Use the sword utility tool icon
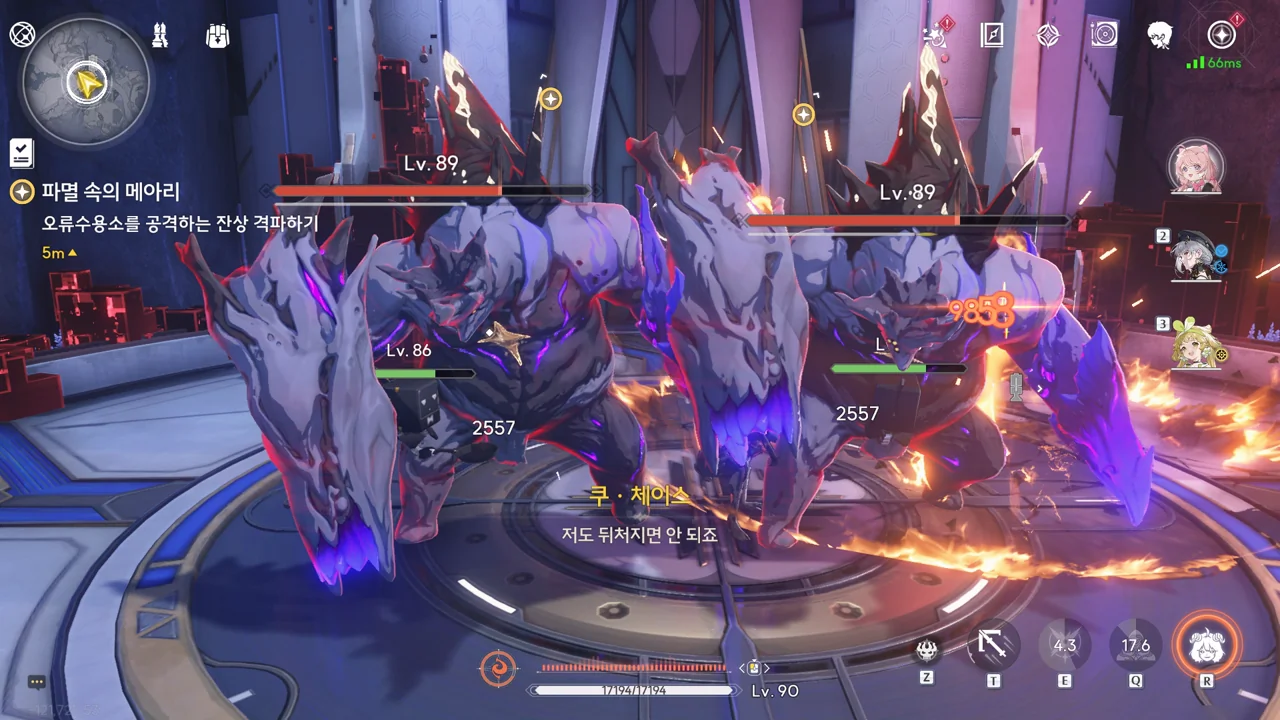 point(993,646)
